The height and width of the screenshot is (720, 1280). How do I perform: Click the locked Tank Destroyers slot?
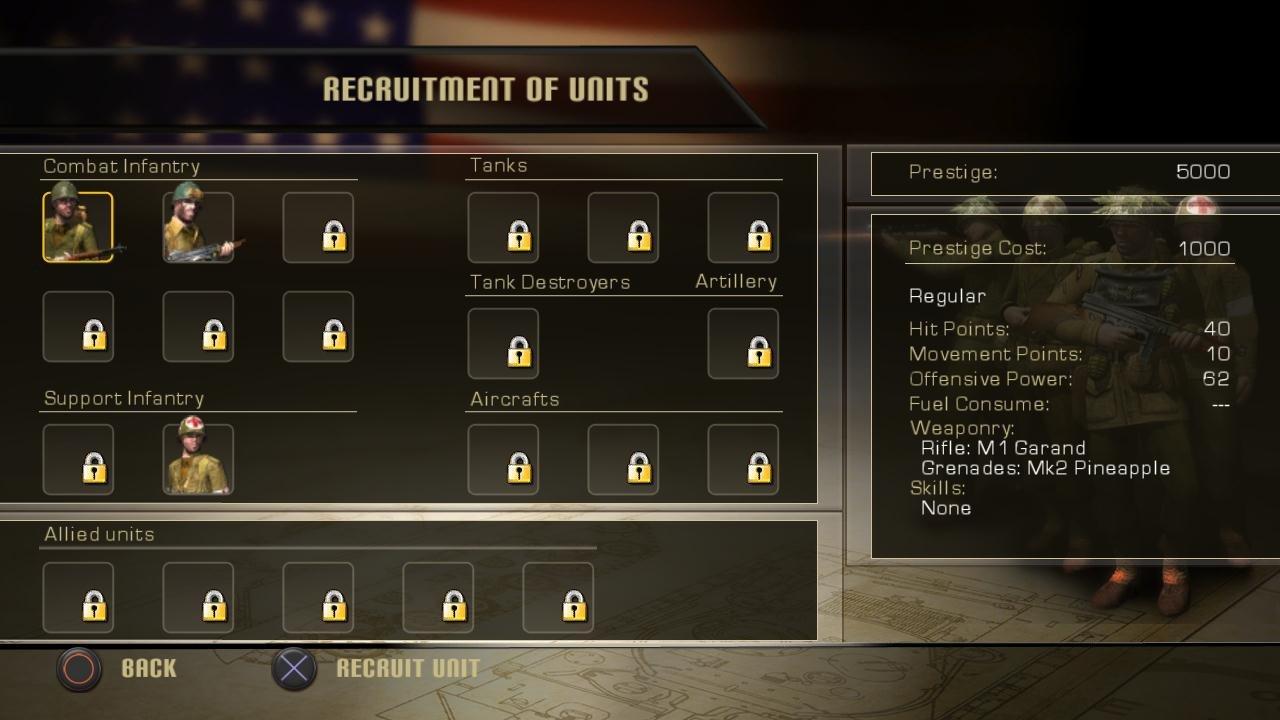503,343
